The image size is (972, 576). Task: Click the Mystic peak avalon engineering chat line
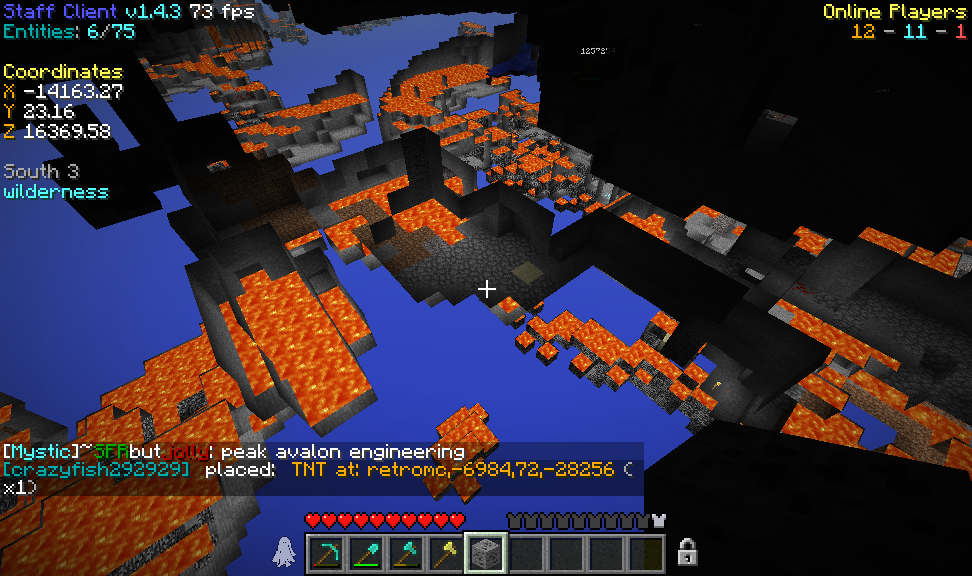[x=234, y=451]
